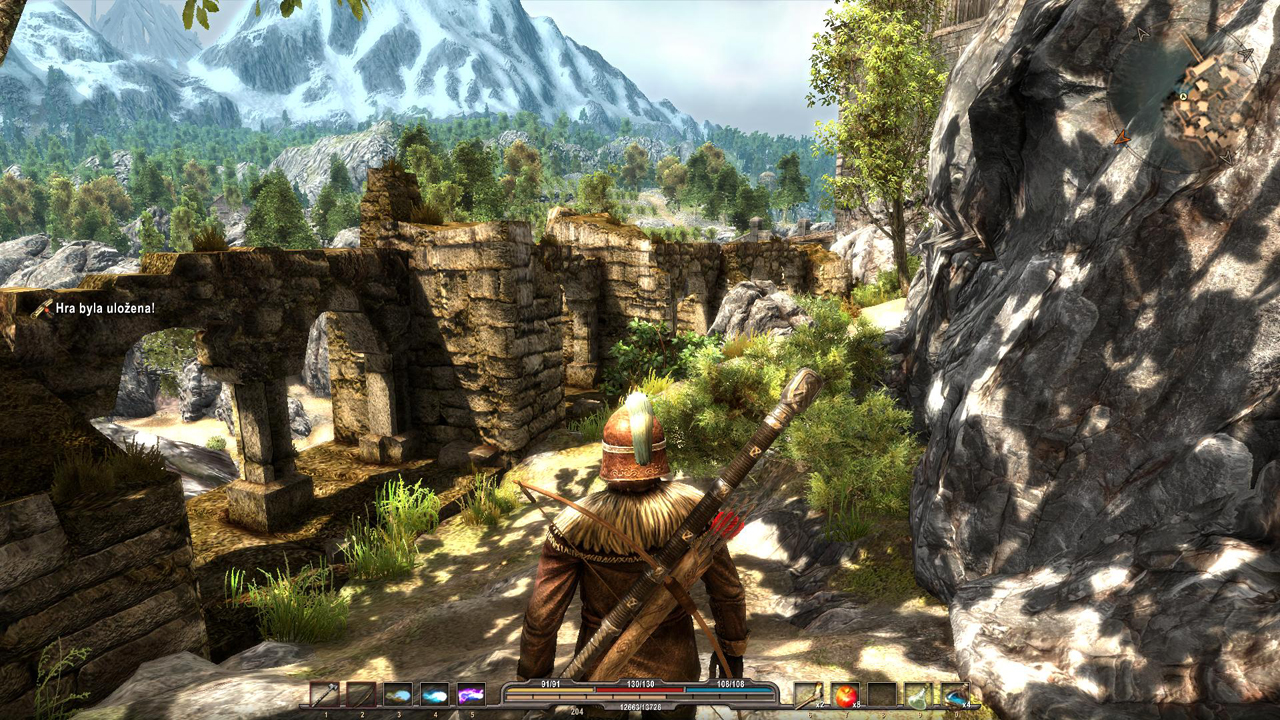Activate the purple lightning spell
The height and width of the screenshot is (720, 1280).
pyautogui.click(x=471, y=695)
